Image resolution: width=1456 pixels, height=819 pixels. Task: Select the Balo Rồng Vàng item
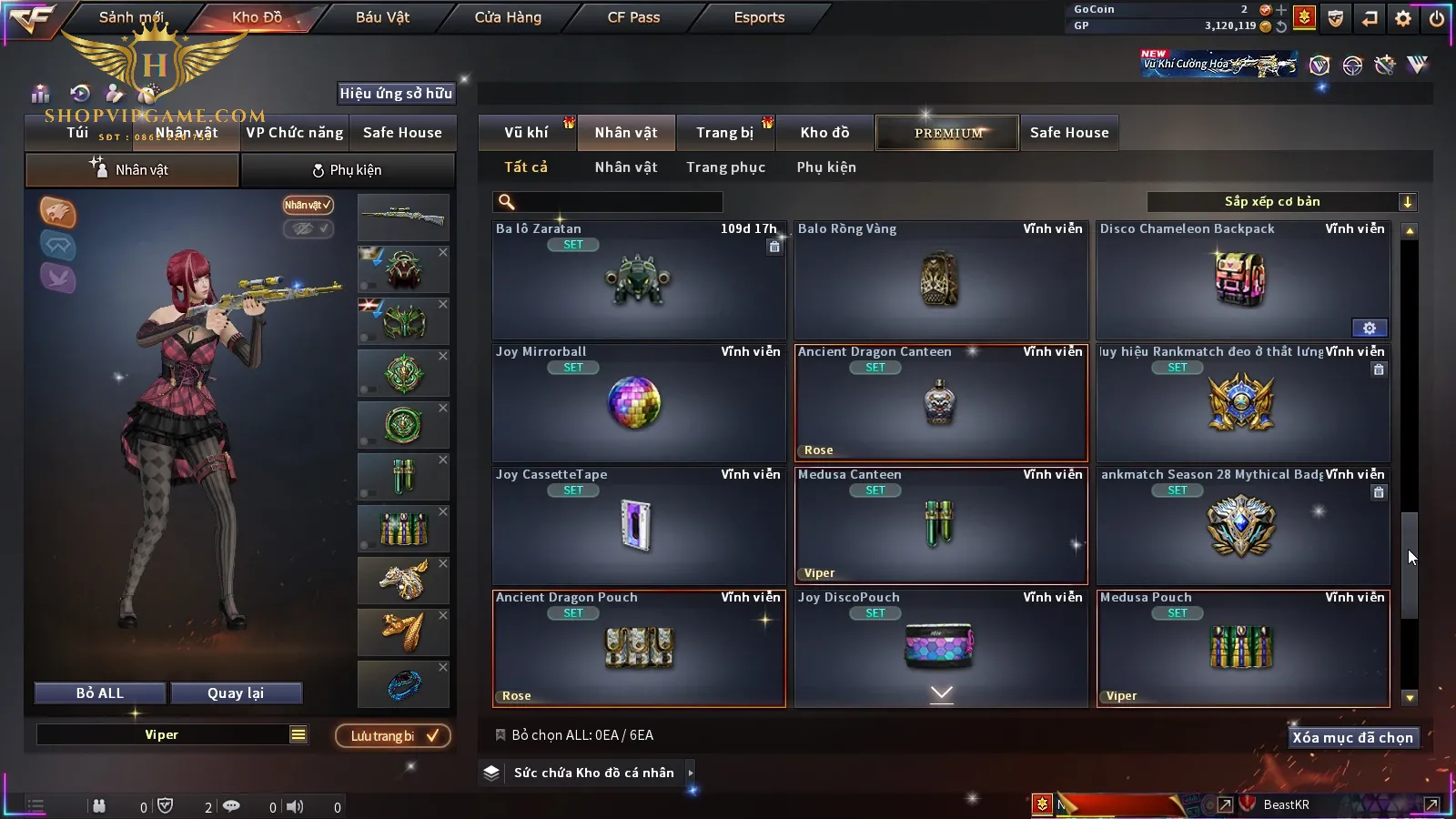pyautogui.click(x=941, y=280)
